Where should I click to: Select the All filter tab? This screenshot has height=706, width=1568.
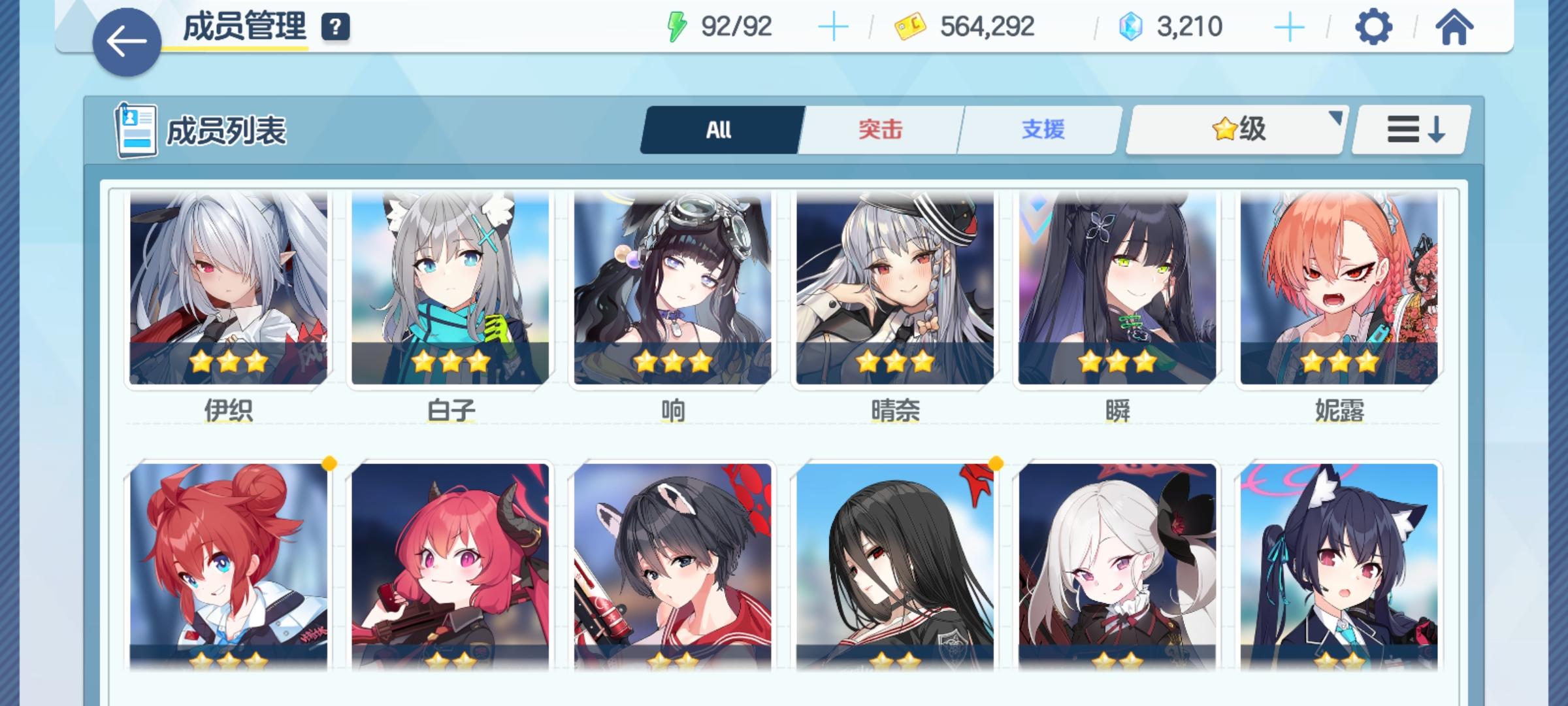721,129
